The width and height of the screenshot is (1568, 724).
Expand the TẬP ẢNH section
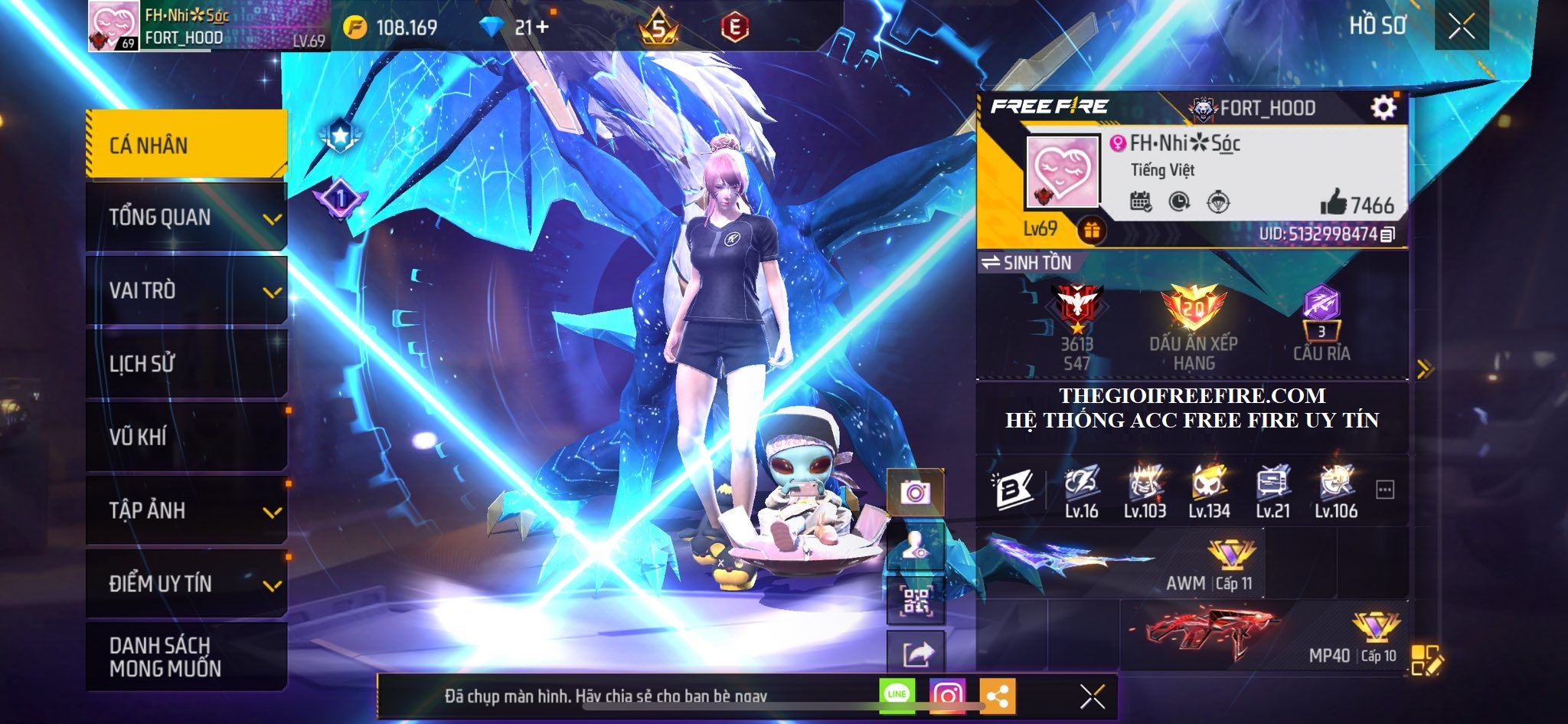tap(186, 510)
